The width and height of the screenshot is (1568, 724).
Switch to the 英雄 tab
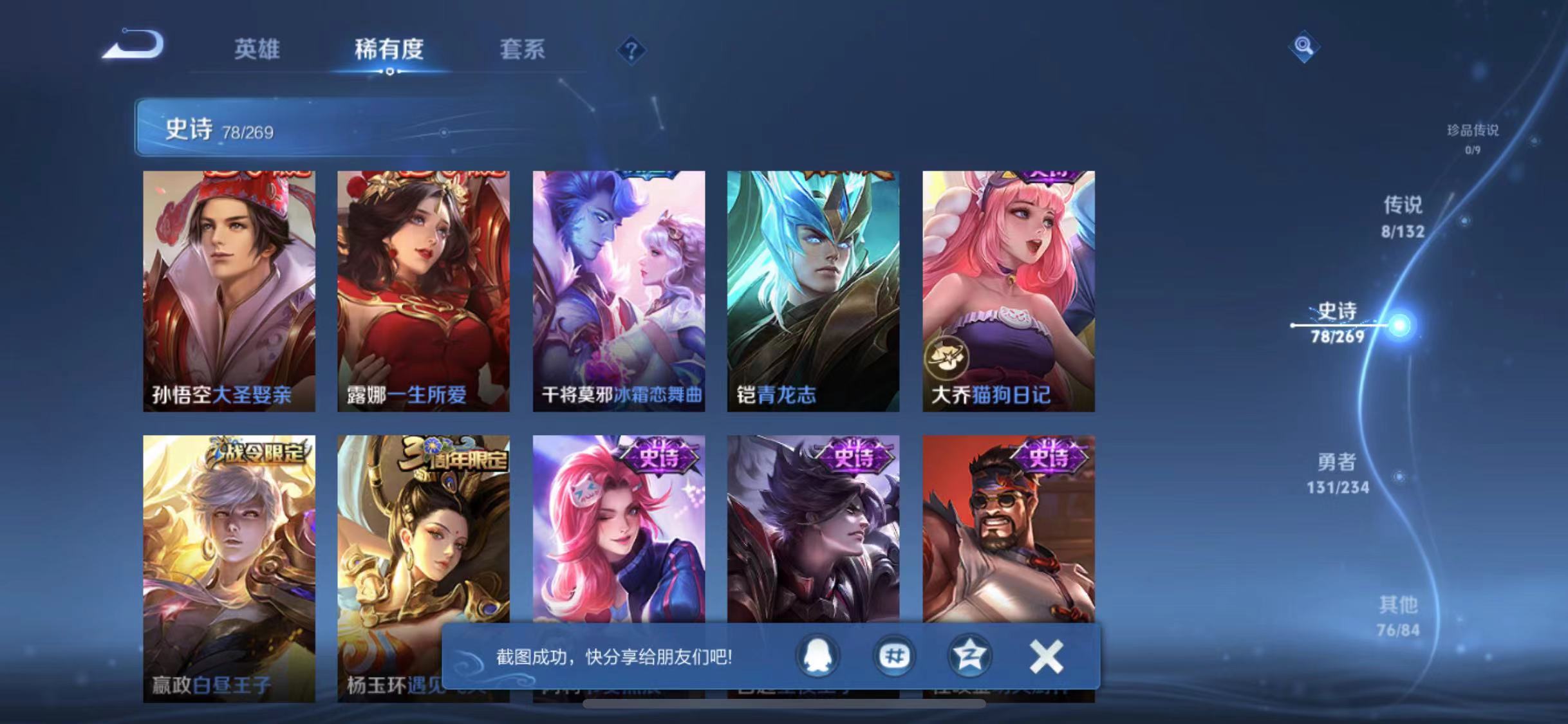pyautogui.click(x=257, y=50)
